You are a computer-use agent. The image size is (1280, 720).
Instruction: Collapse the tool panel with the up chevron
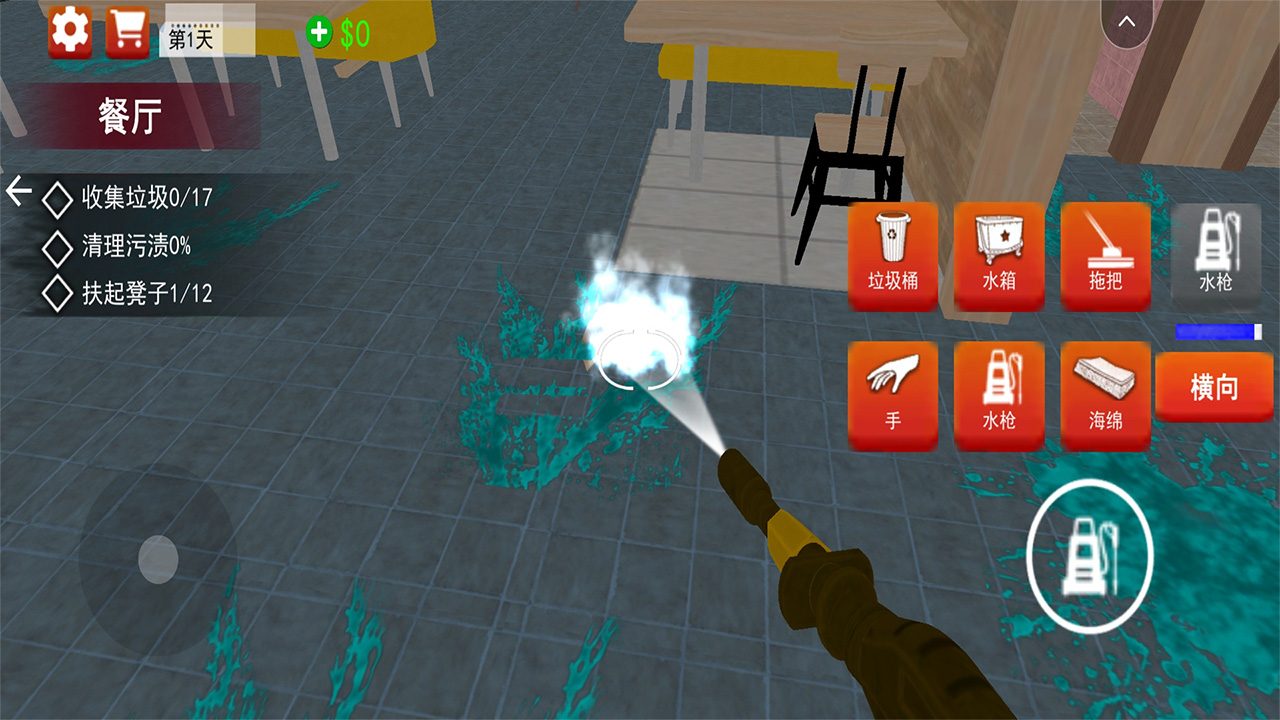pos(1127,23)
